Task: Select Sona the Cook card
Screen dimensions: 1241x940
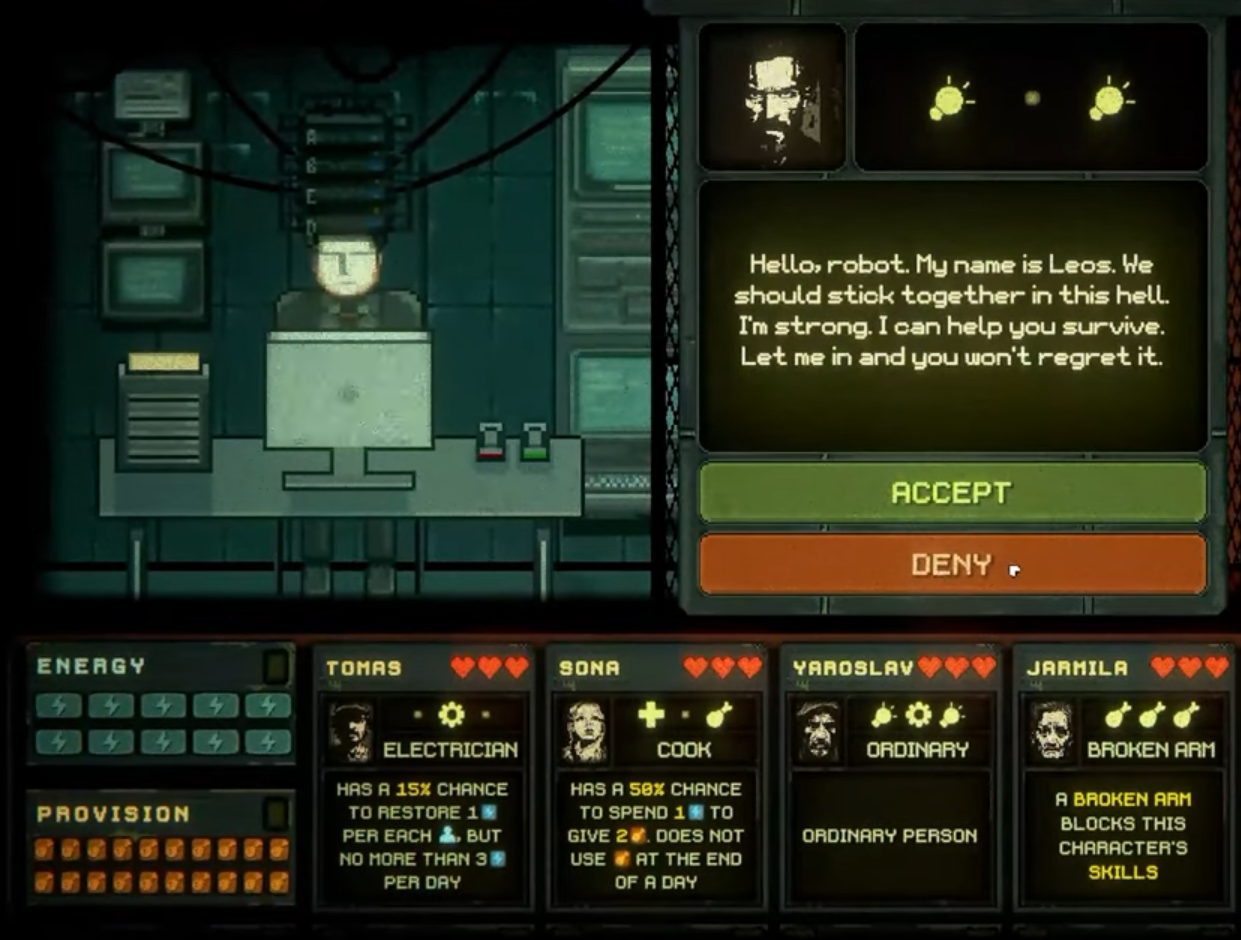Action: [656, 778]
